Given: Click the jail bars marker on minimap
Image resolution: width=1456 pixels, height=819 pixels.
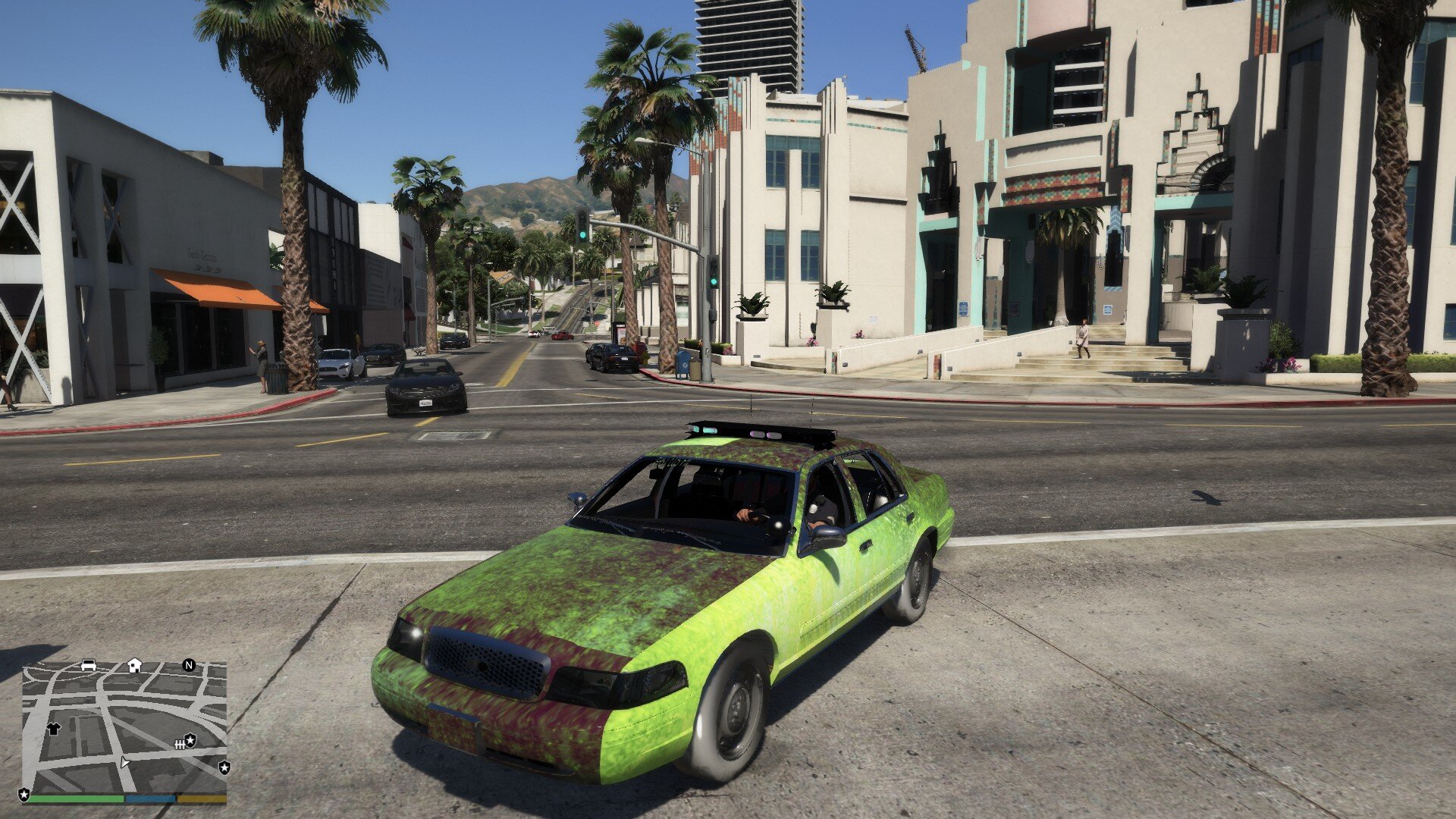Looking at the screenshot, I should [x=180, y=744].
